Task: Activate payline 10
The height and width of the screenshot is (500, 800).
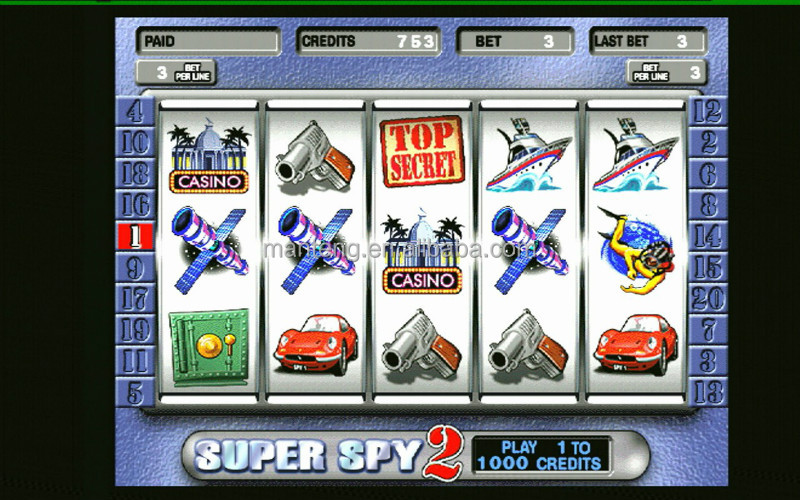Action: (135, 142)
